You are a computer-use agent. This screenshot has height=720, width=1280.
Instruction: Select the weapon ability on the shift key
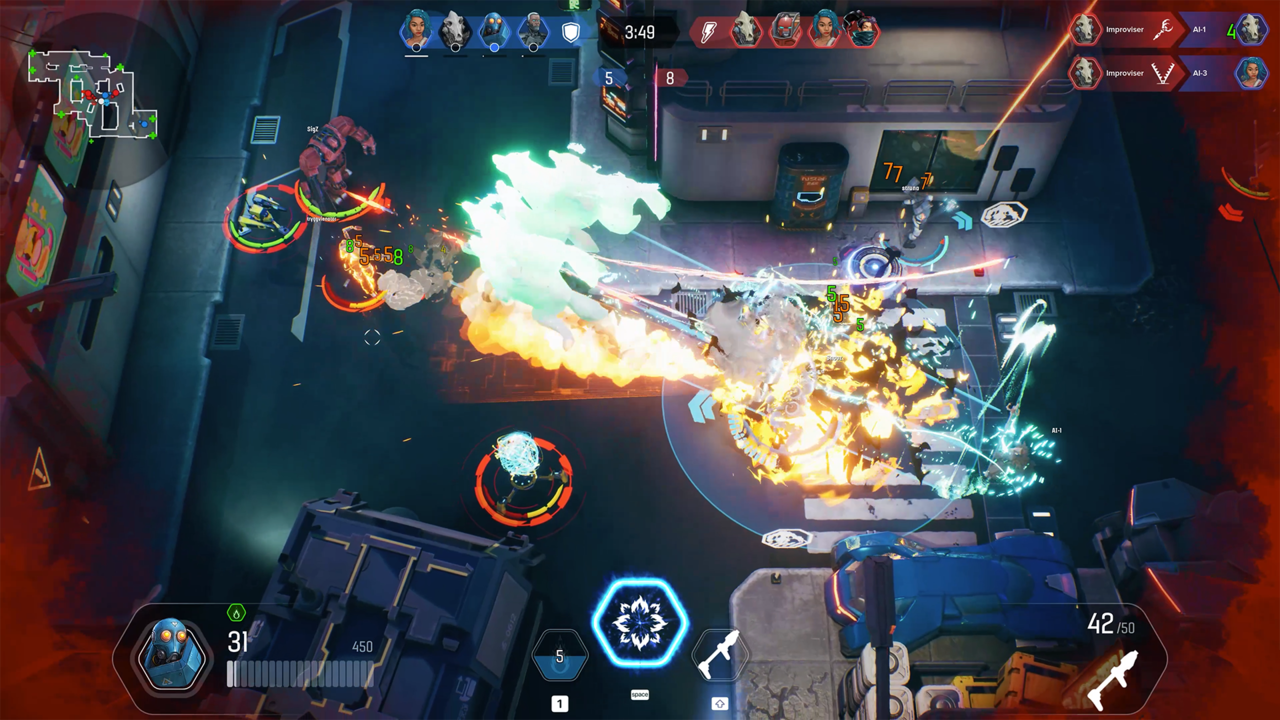click(x=722, y=655)
